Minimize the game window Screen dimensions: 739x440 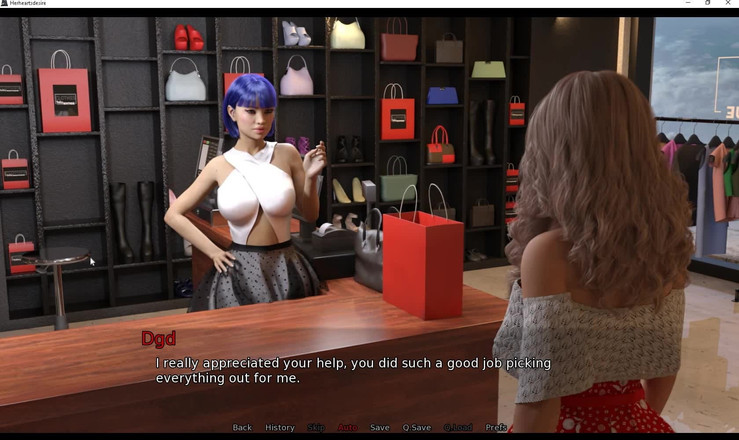[x=688, y=3]
